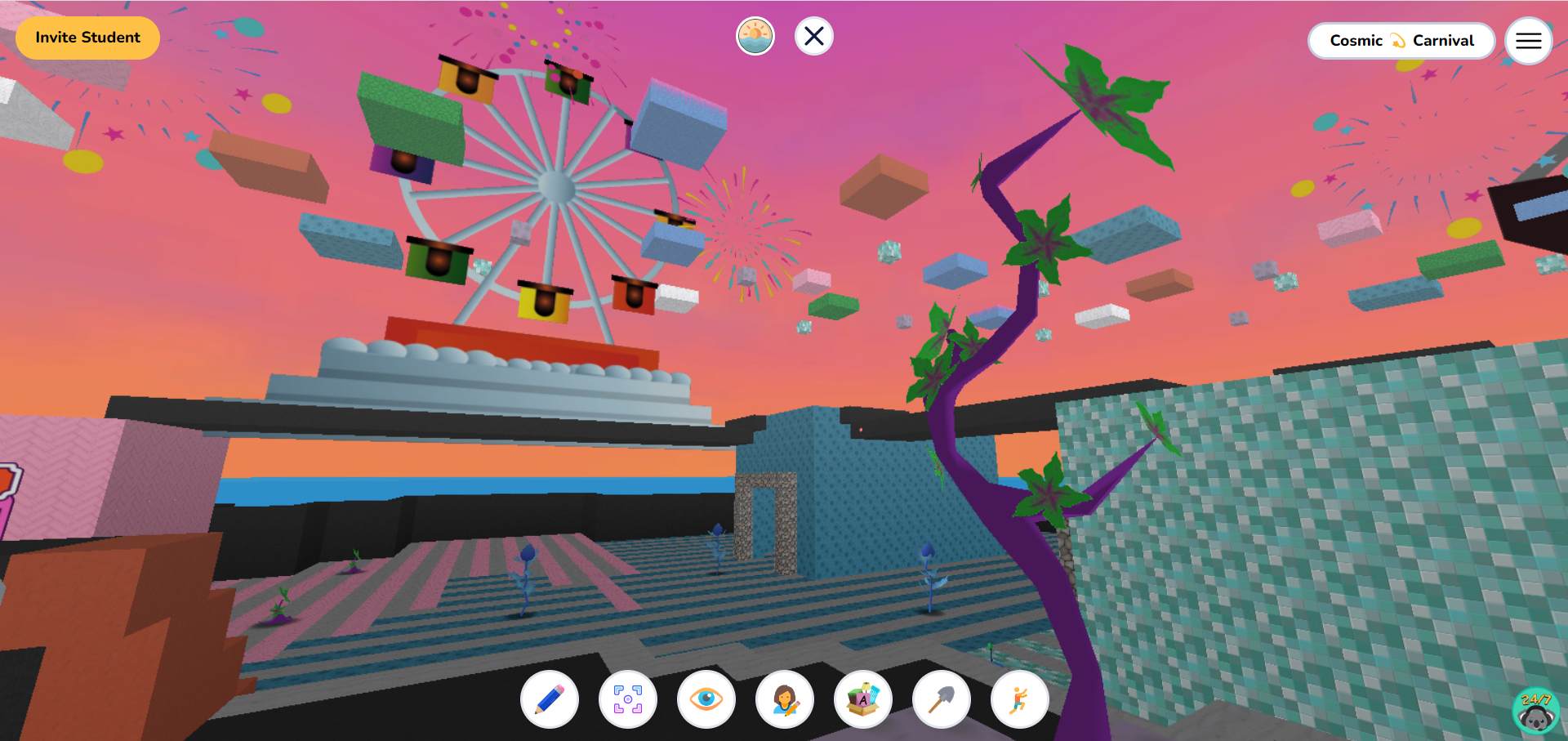
Task: Click the Cosmic Carnival title bar
Action: click(x=1401, y=40)
